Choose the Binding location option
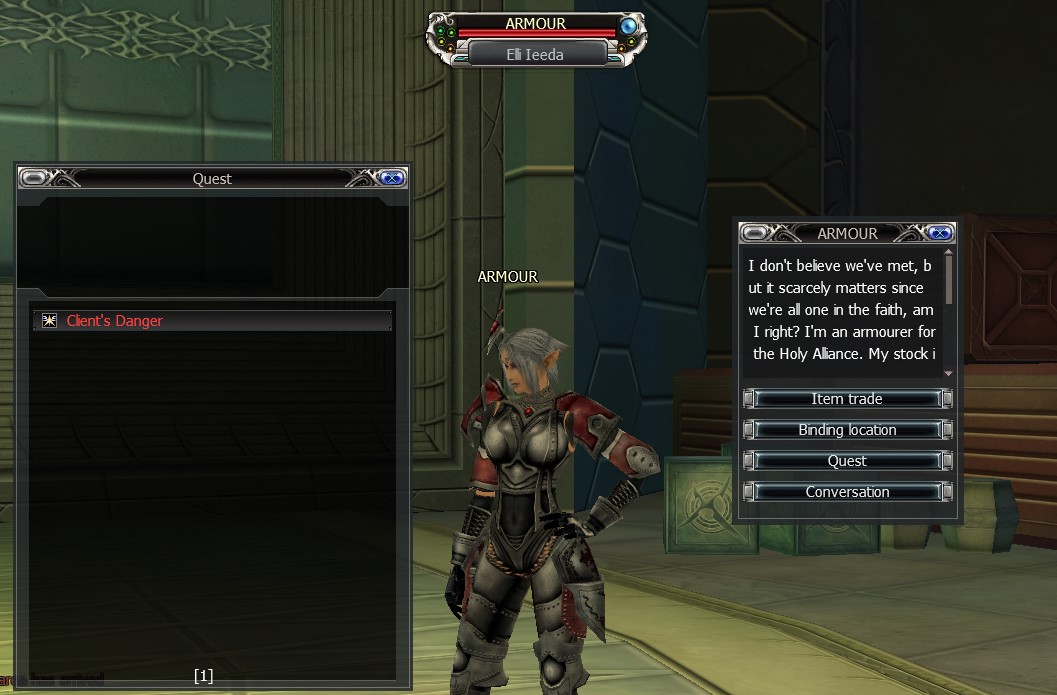The width and height of the screenshot is (1057, 695). tap(847, 430)
